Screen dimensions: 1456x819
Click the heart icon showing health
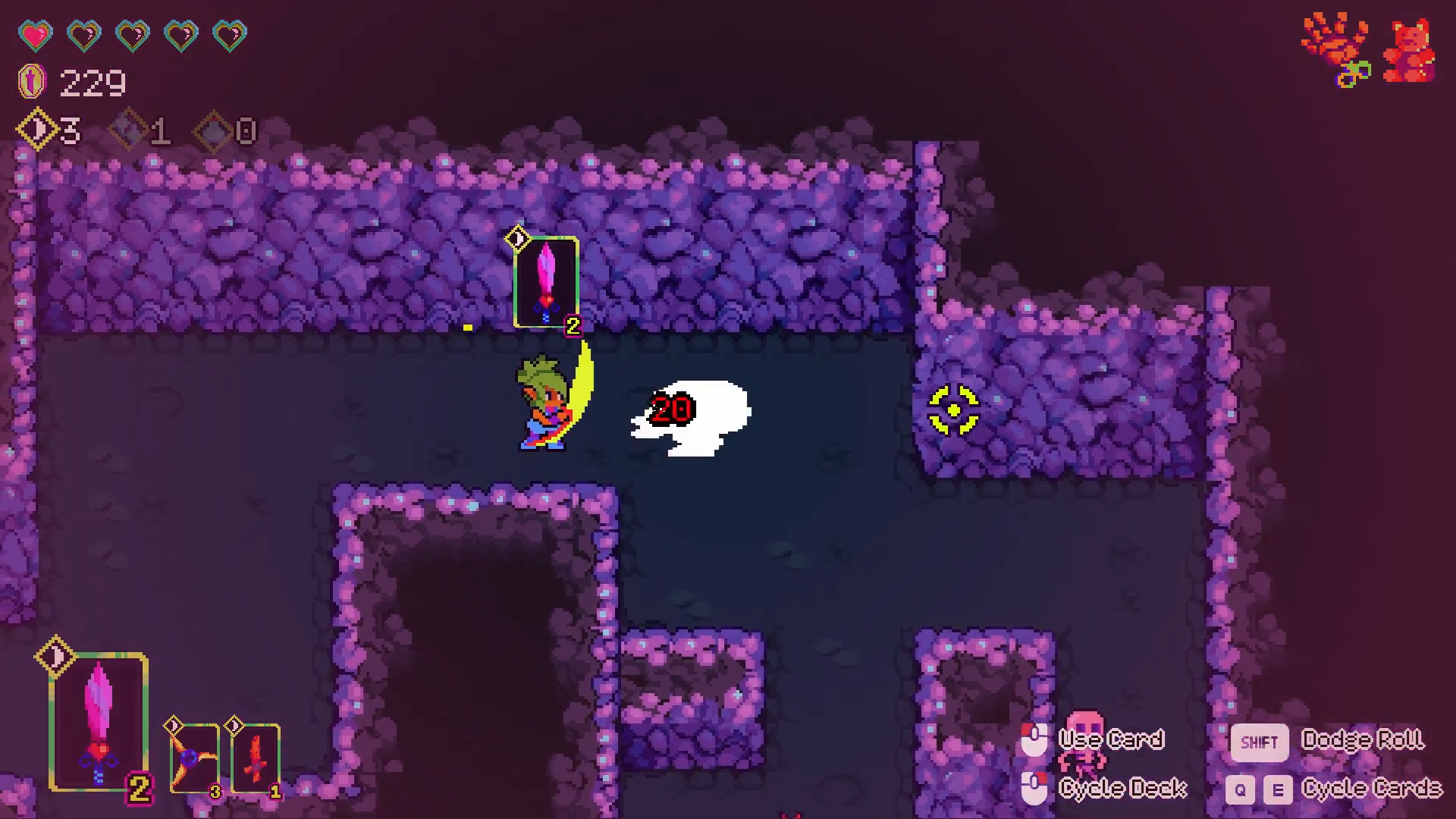[x=34, y=34]
